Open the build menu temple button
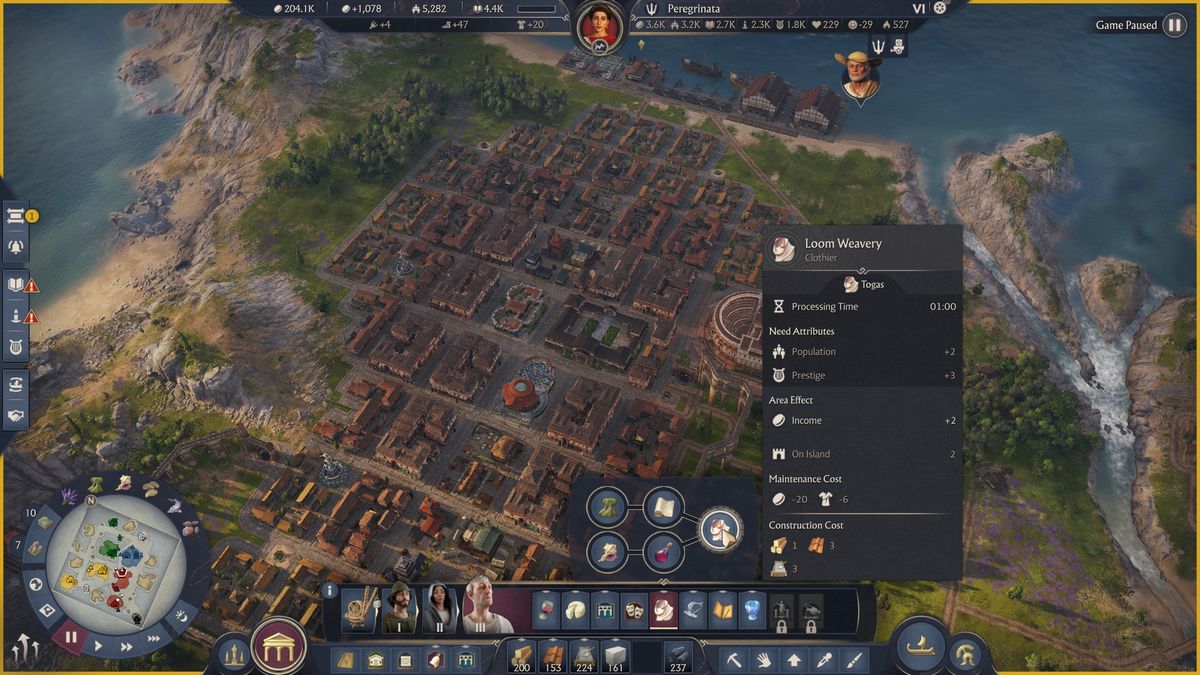This screenshot has height=675, width=1200. click(279, 647)
